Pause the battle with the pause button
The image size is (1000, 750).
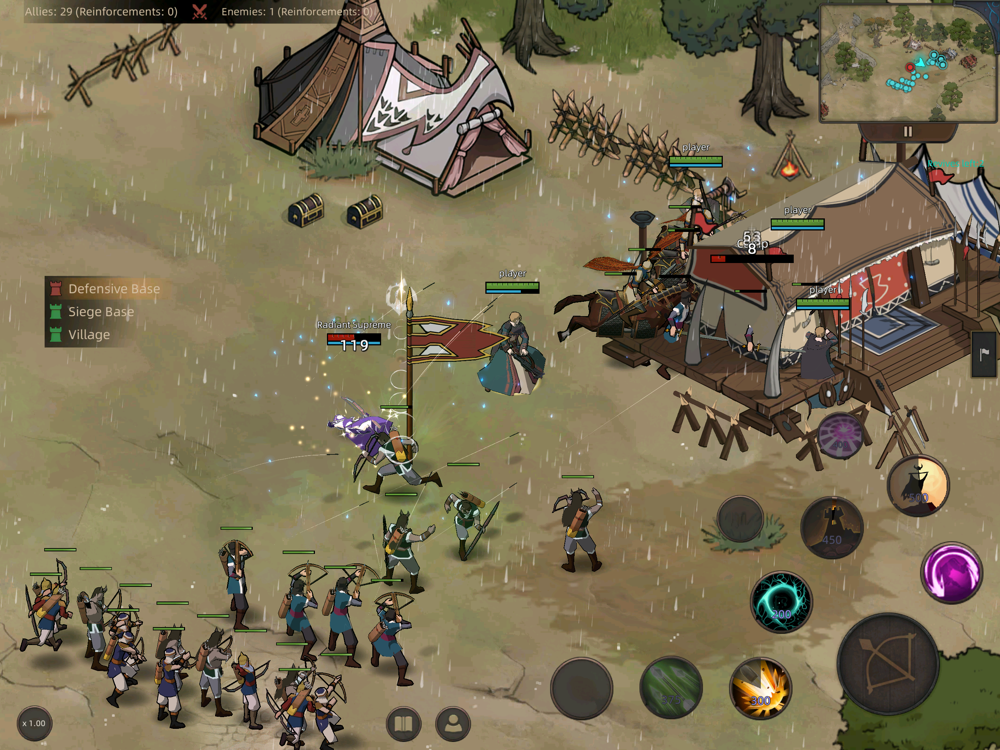pyautogui.click(x=908, y=131)
